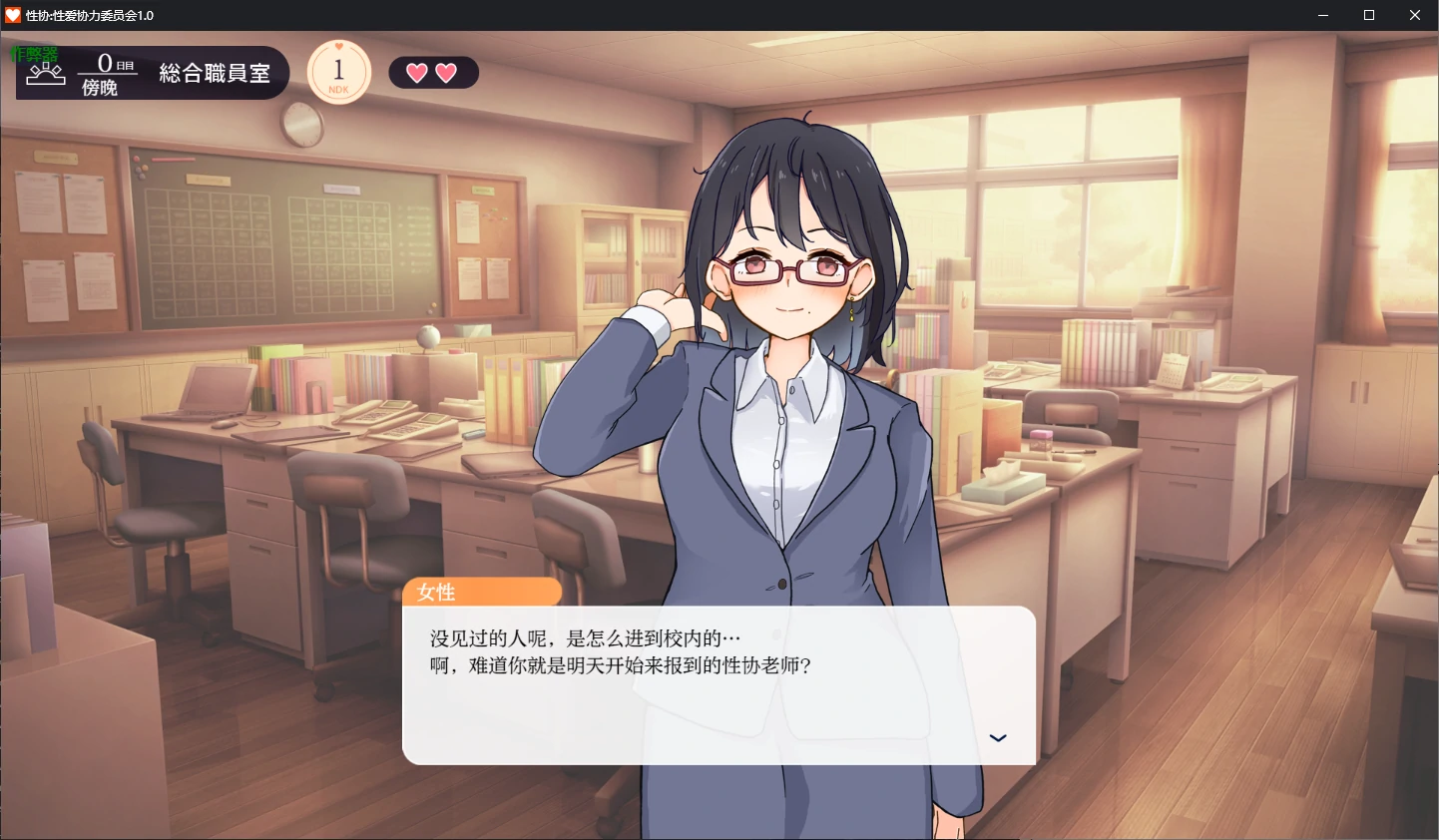Click the game's heart icon in the title bar
Image resolution: width=1439 pixels, height=840 pixels.
[13, 15]
